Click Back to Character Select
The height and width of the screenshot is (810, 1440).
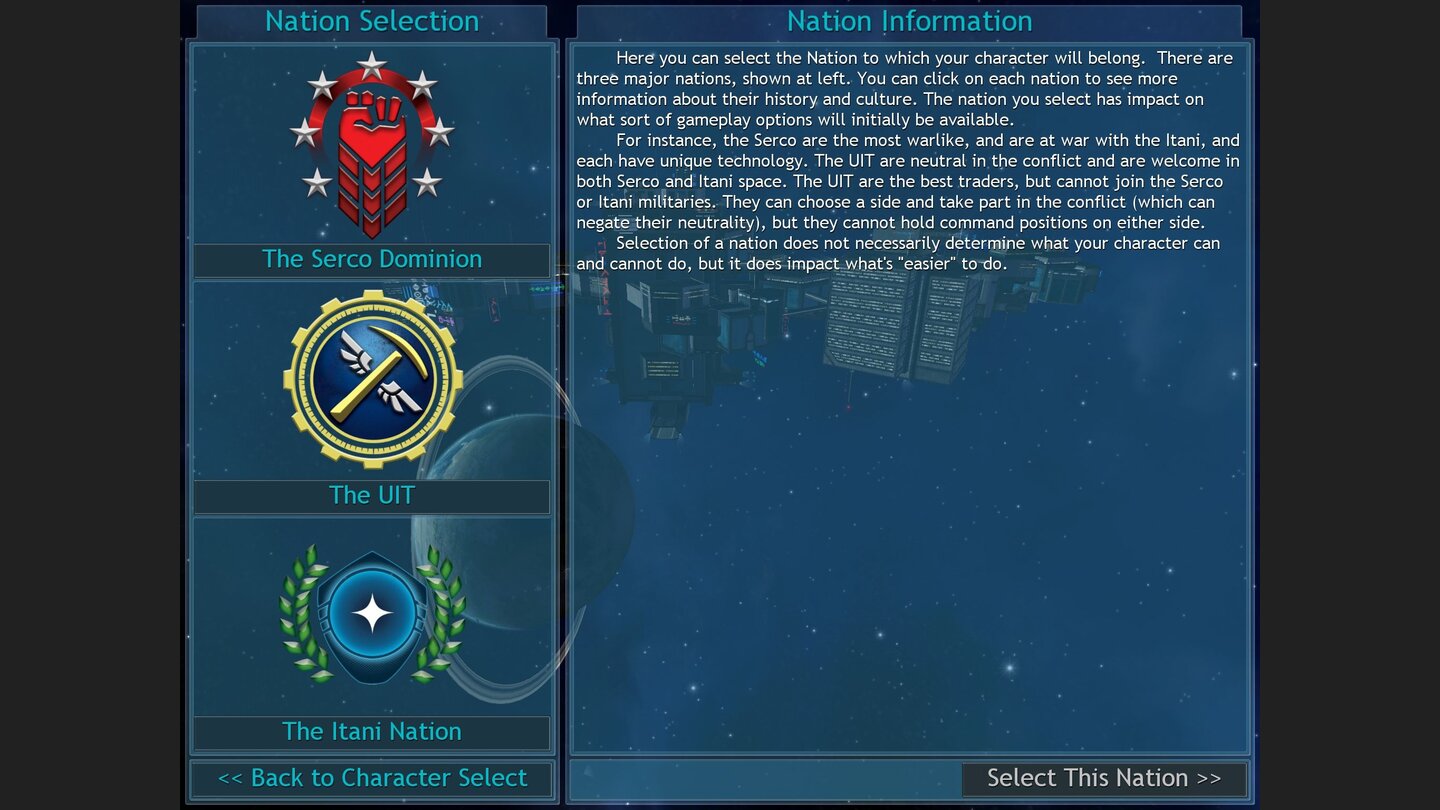[372, 777]
